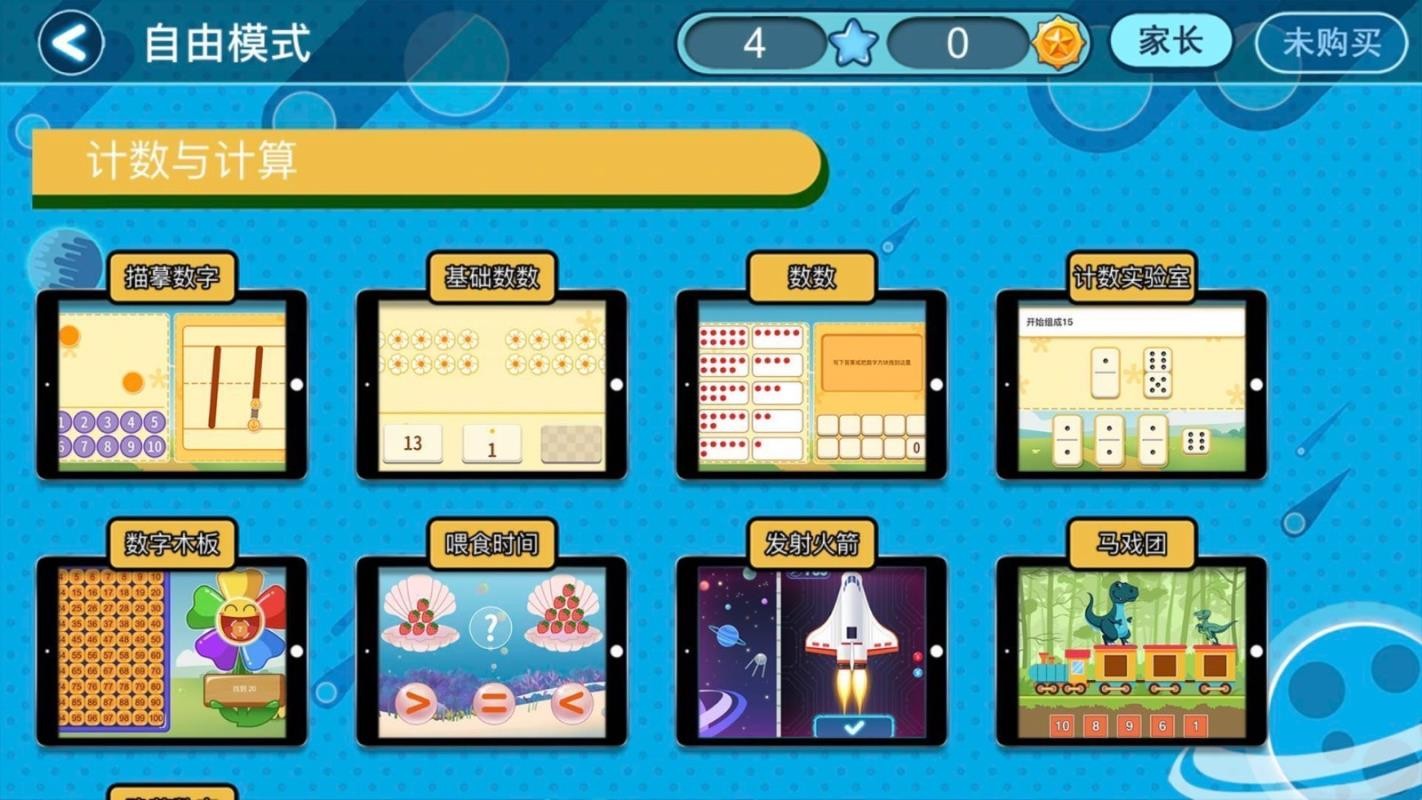
Task: Launch the 发射火箭 rocket game
Action: [x=812, y=650]
